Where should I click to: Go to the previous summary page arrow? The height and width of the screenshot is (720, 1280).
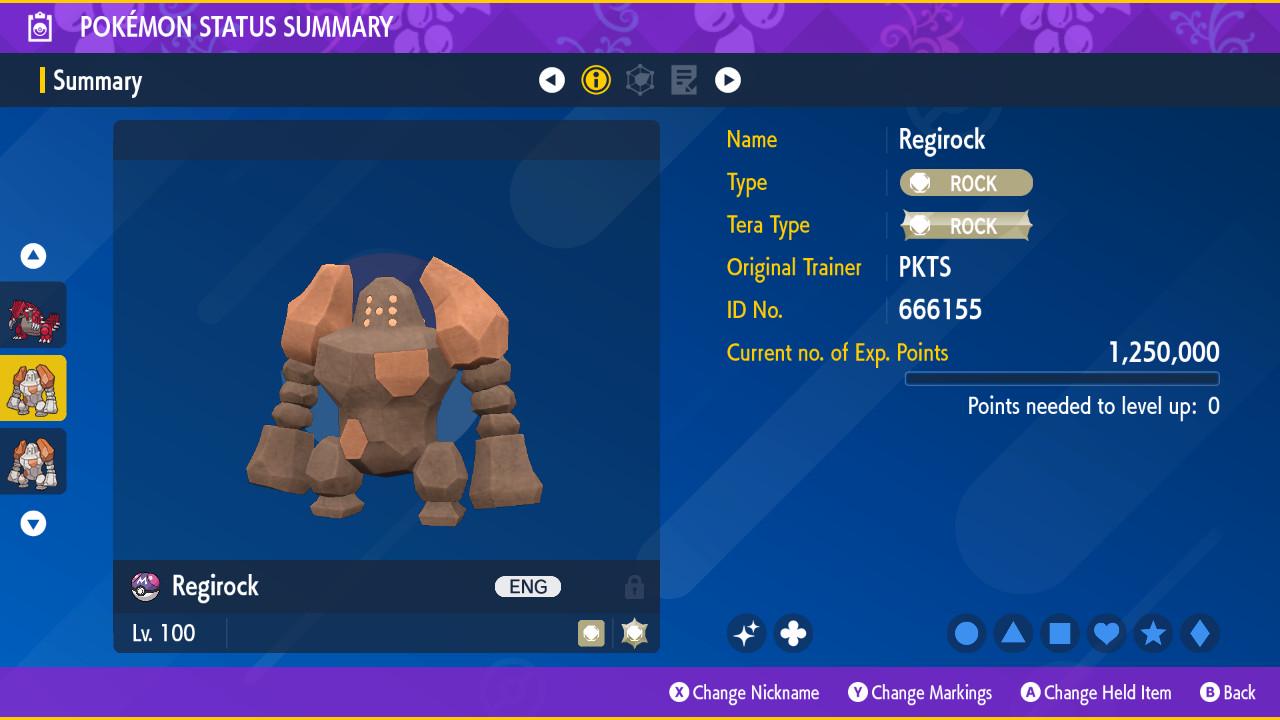point(552,80)
